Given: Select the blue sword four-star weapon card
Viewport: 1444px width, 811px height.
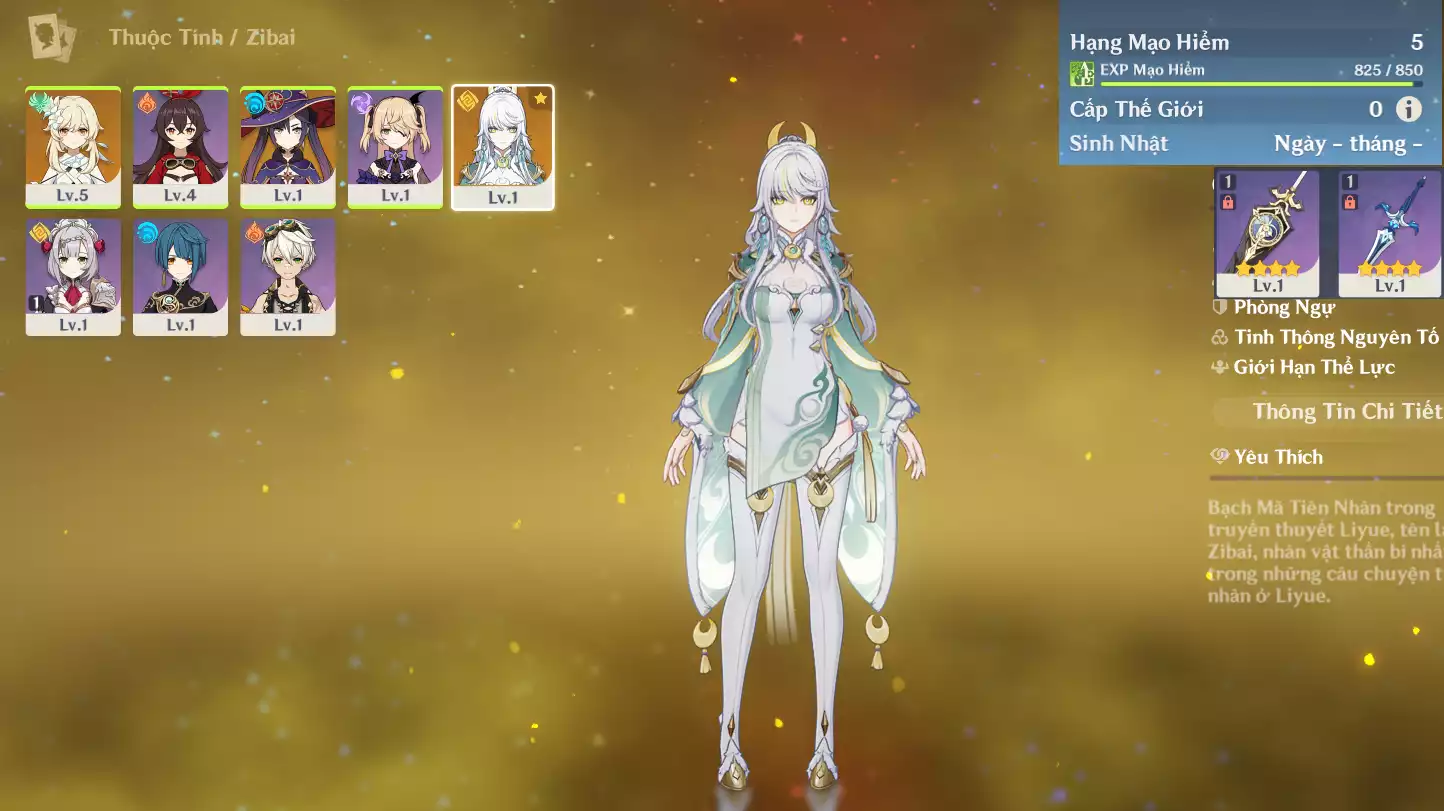Looking at the screenshot, I should tap(1390, 232).
